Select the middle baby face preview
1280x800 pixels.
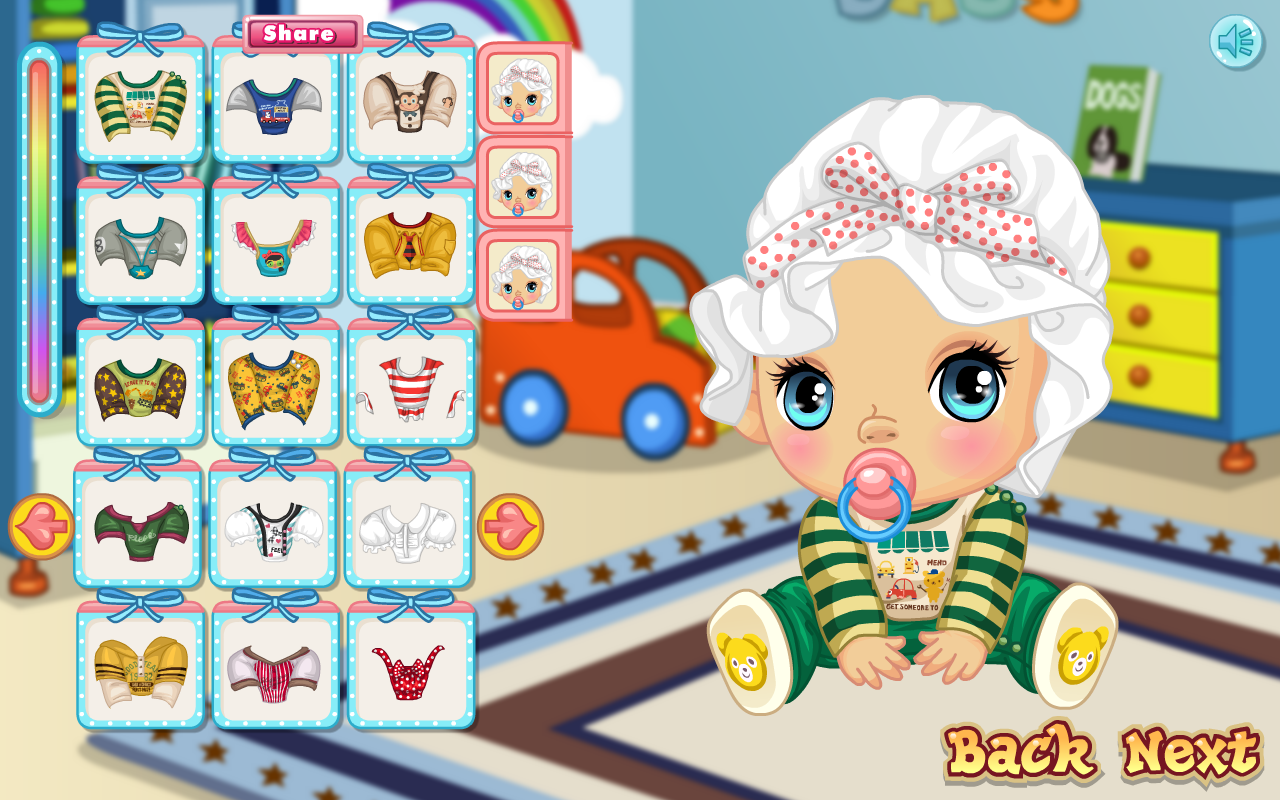pos(521,185)
